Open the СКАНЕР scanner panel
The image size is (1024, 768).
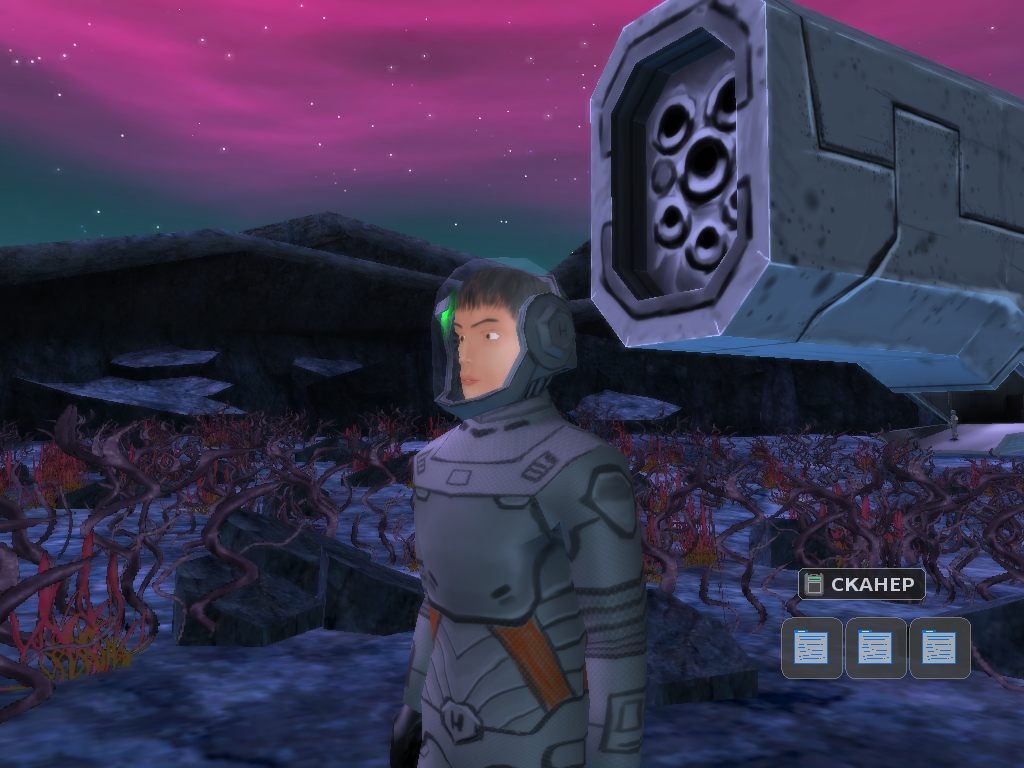click(862, 584)
